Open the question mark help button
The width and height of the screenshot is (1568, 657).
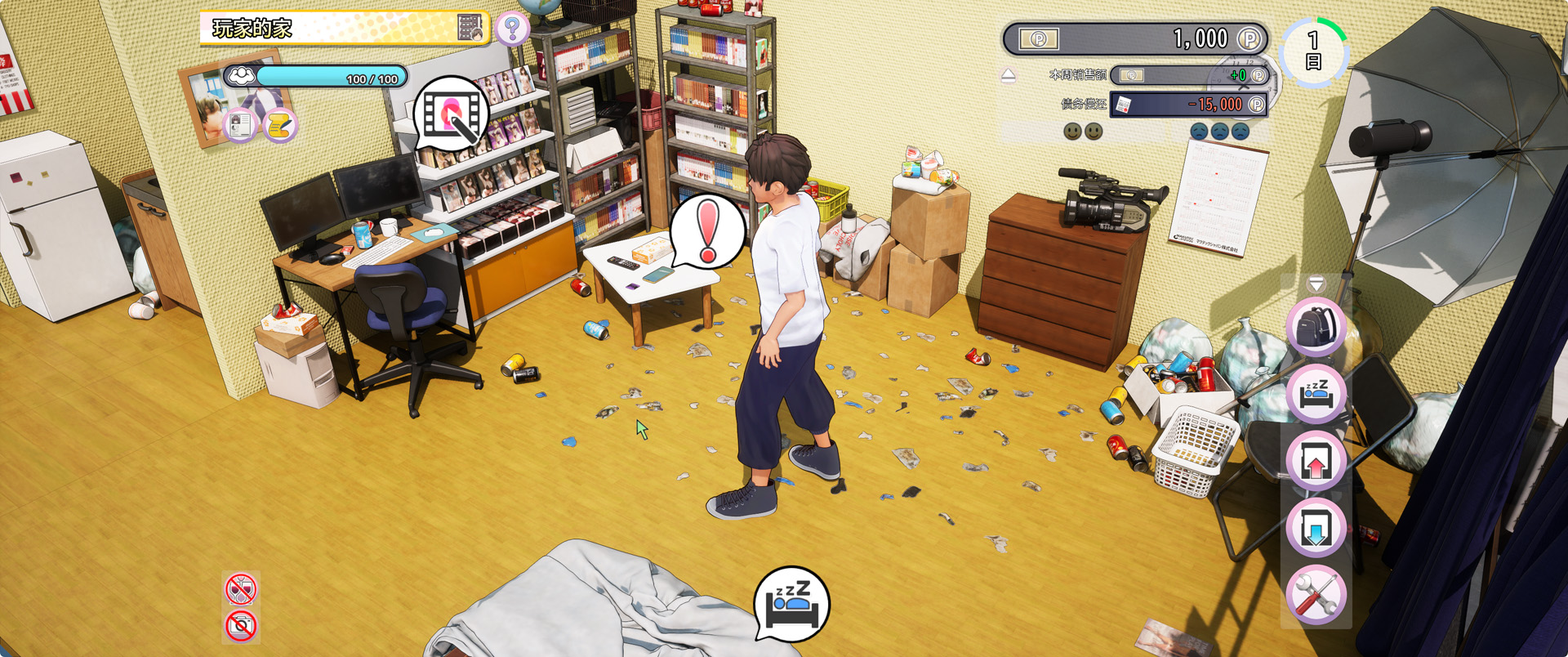[512, 29]
